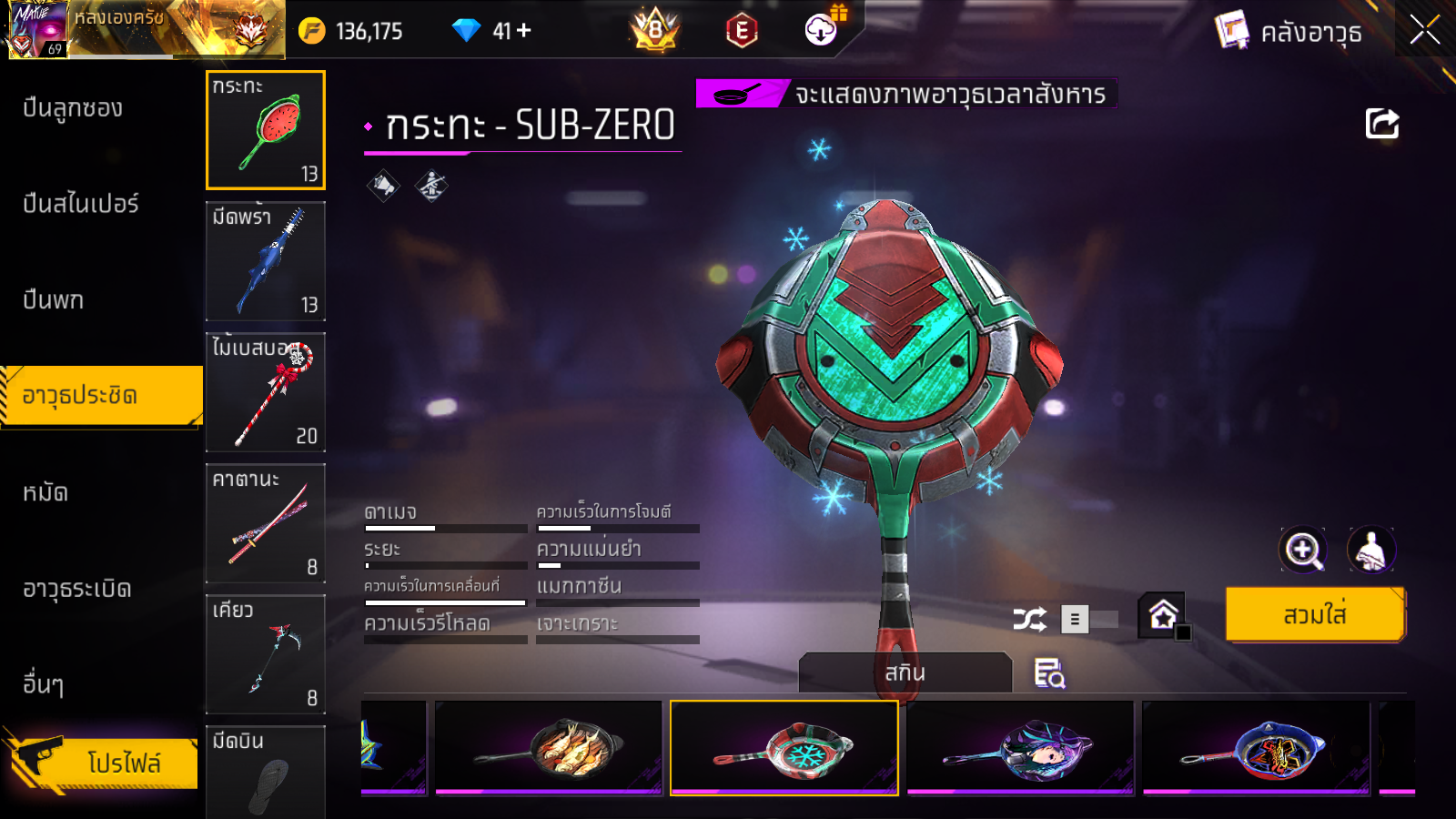This screenshot has height=819, width=1456.
Task: Choose the ปืนพก pistol category
Action: pos(54,300)
